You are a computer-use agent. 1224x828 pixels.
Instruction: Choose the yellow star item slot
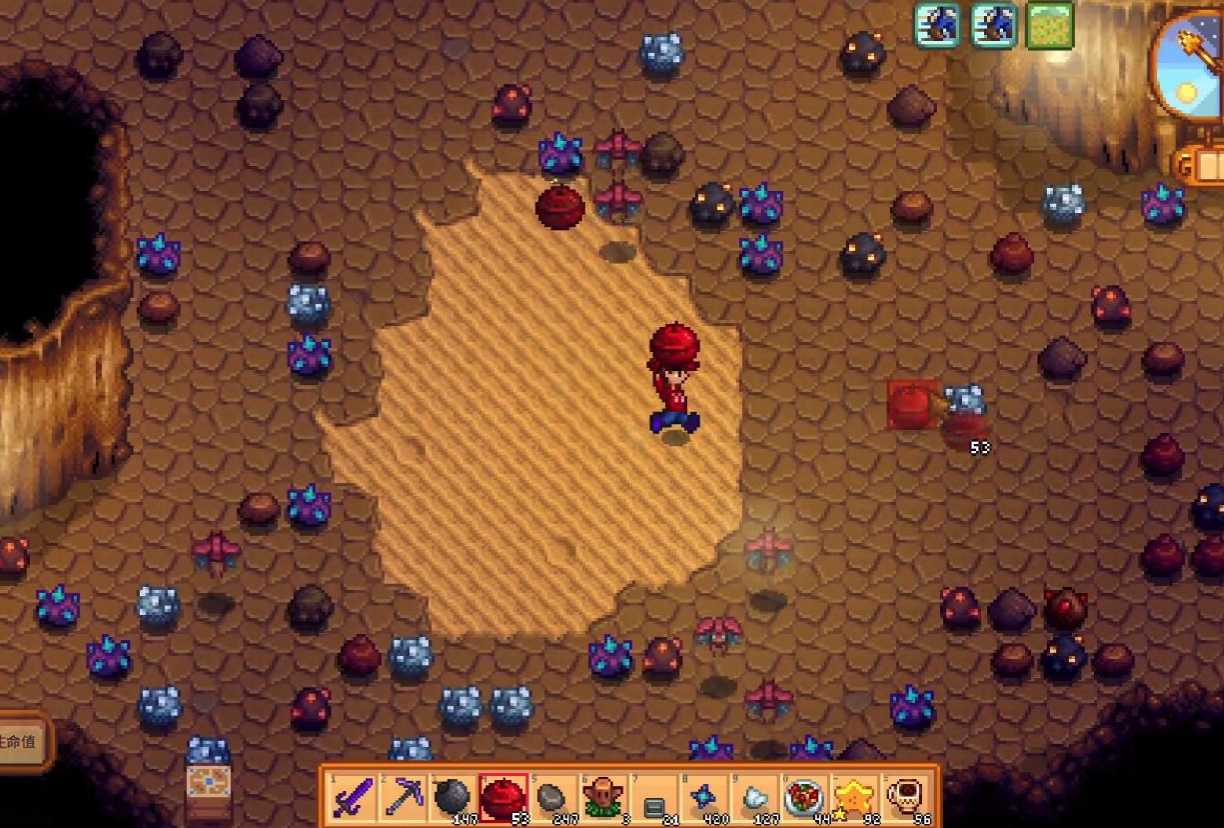pos(856,797)
